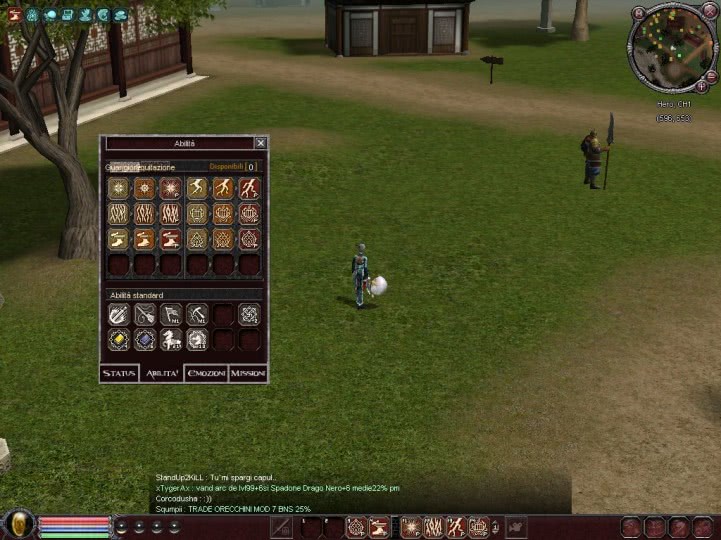Image resolution: width=721 pixels, height=540 pixels.
Task: Select the flag standard ability icon
Action: coord(171,315)
